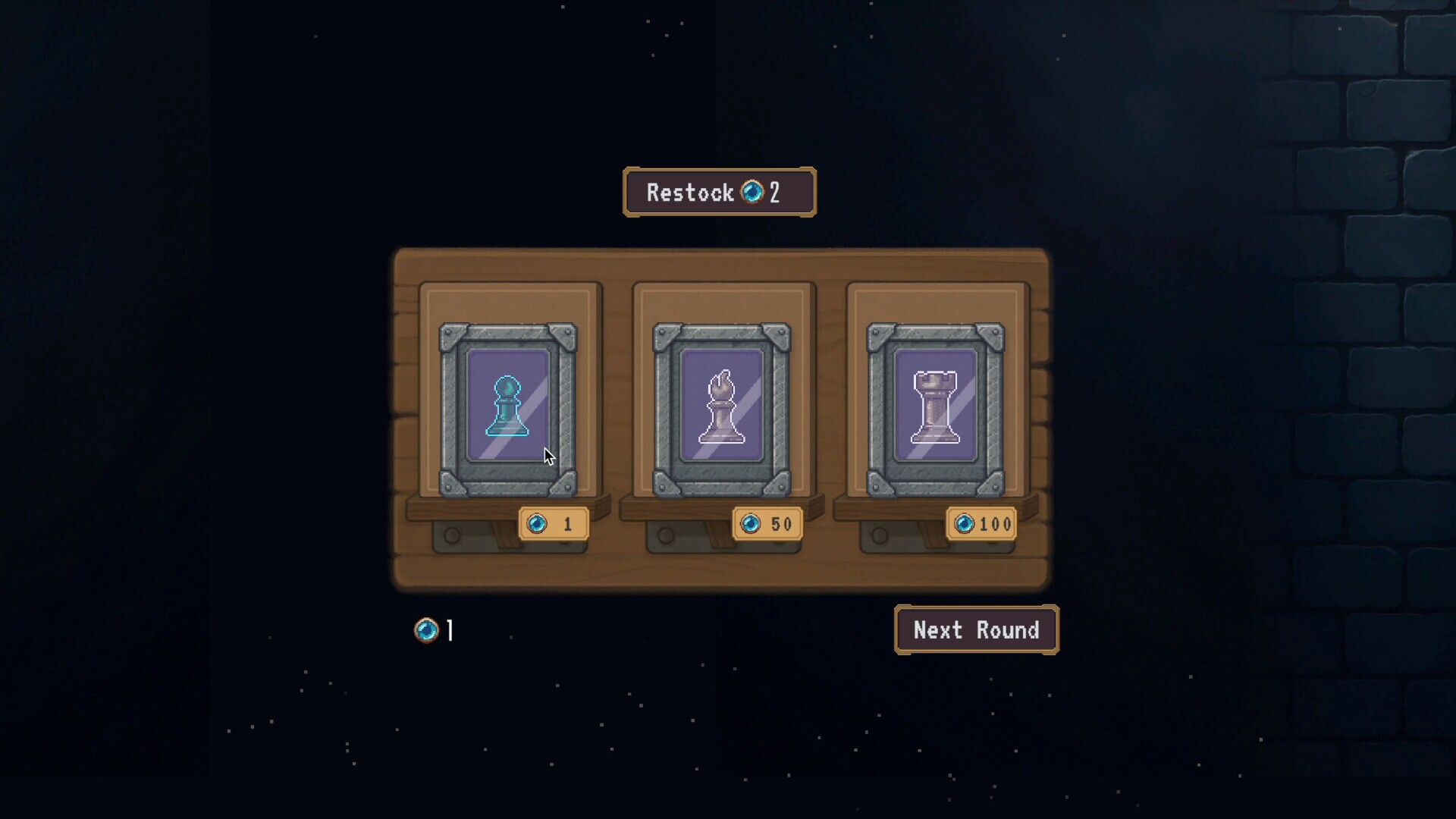Click the gem icon on the 50 price tag
This screenshot has width=1456, height=819.
point(752,523)
